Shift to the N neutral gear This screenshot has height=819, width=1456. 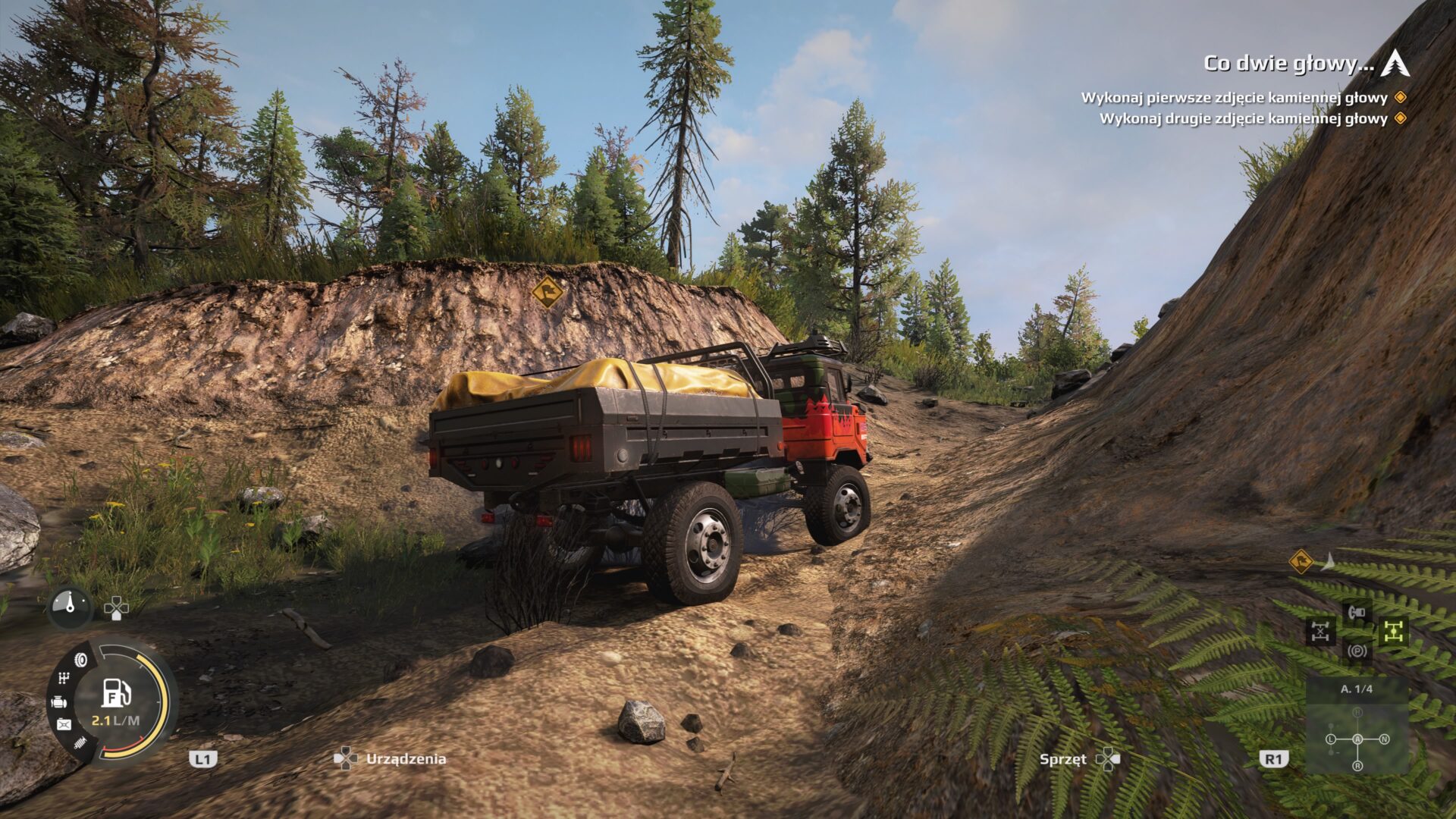coord(1385,739)
